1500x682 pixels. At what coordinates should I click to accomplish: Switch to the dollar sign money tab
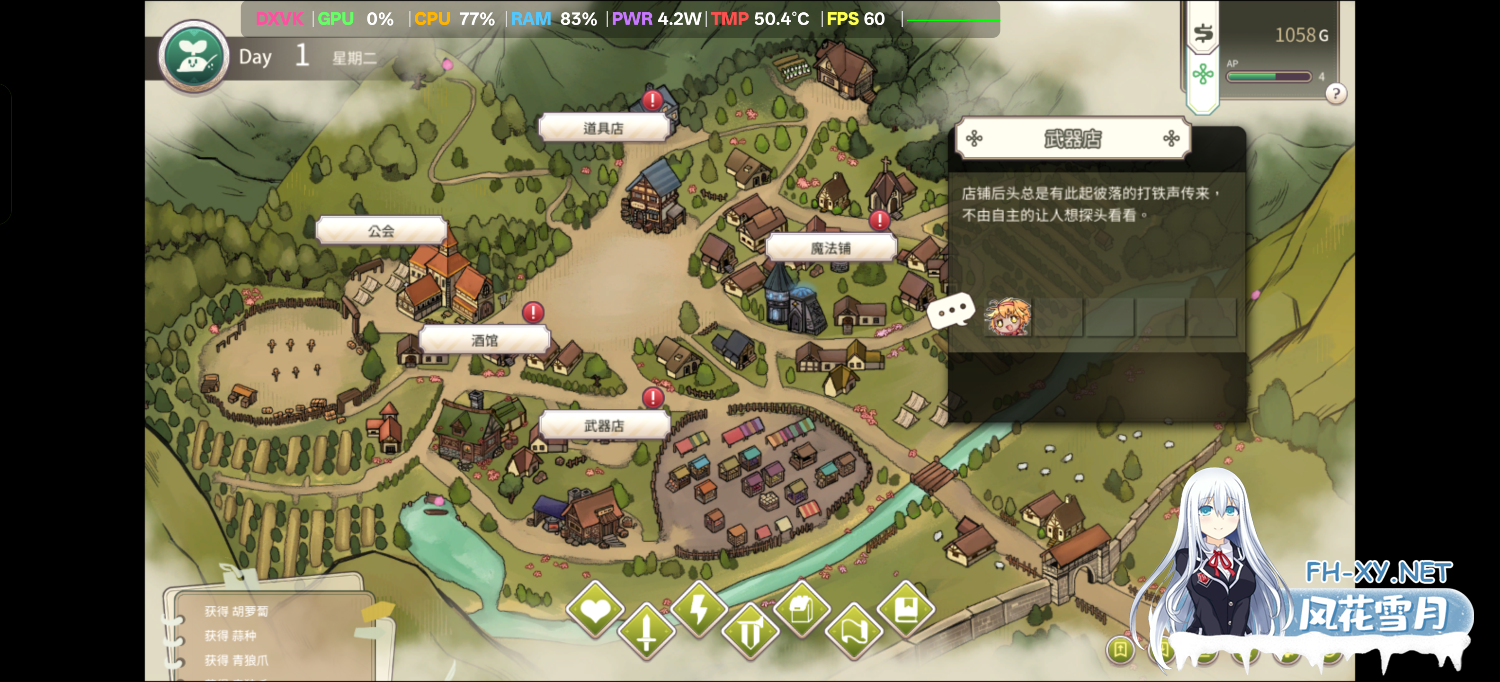(1203, 34)
